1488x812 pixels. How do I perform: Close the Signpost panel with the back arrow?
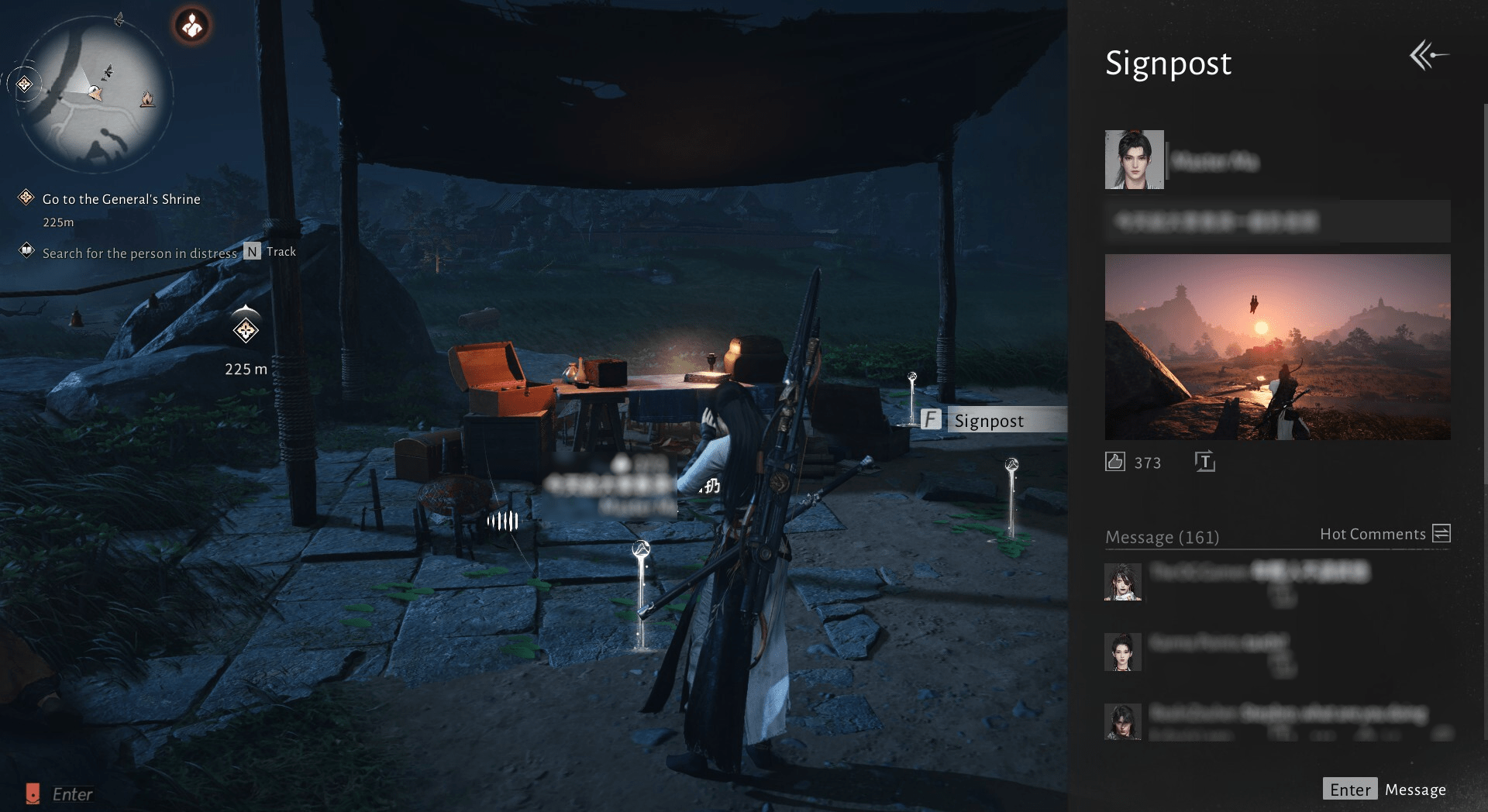tap(1428, 56)
